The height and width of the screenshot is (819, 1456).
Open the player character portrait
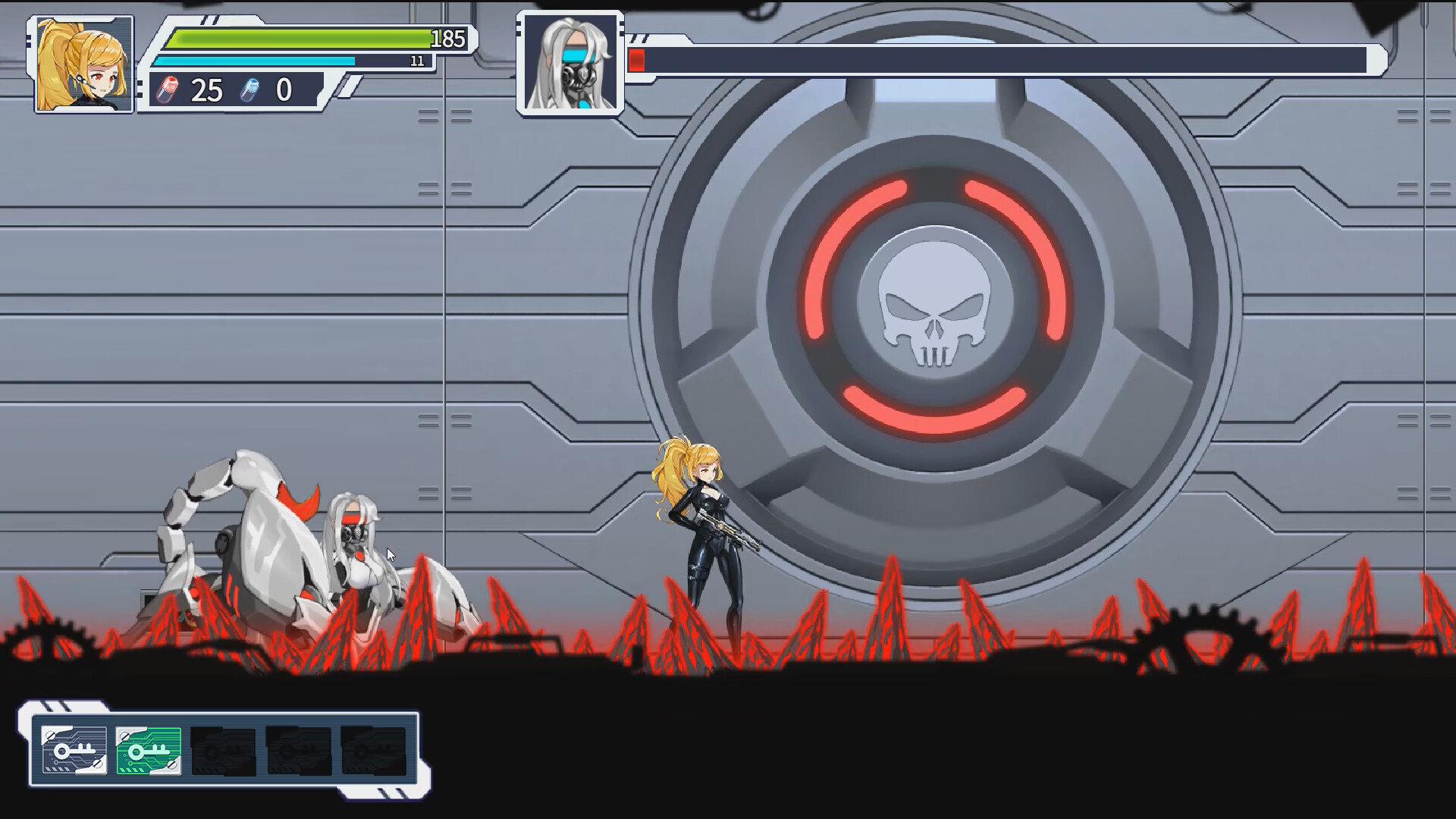82,64
